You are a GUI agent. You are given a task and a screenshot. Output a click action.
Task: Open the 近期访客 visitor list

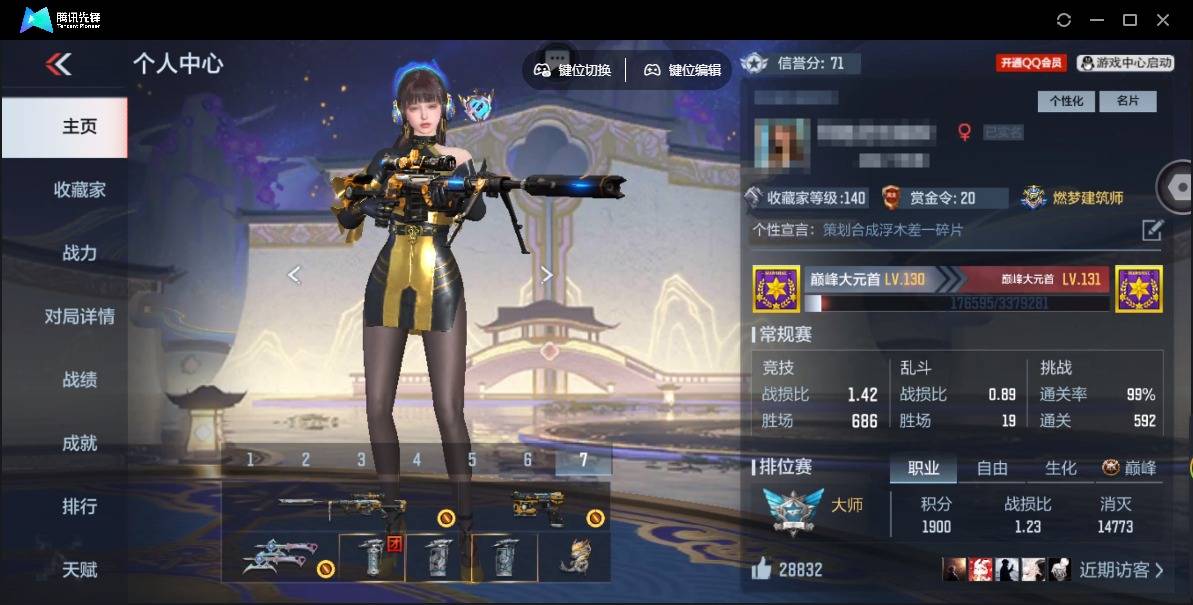pyautogui.click(x=1121, y=570)
